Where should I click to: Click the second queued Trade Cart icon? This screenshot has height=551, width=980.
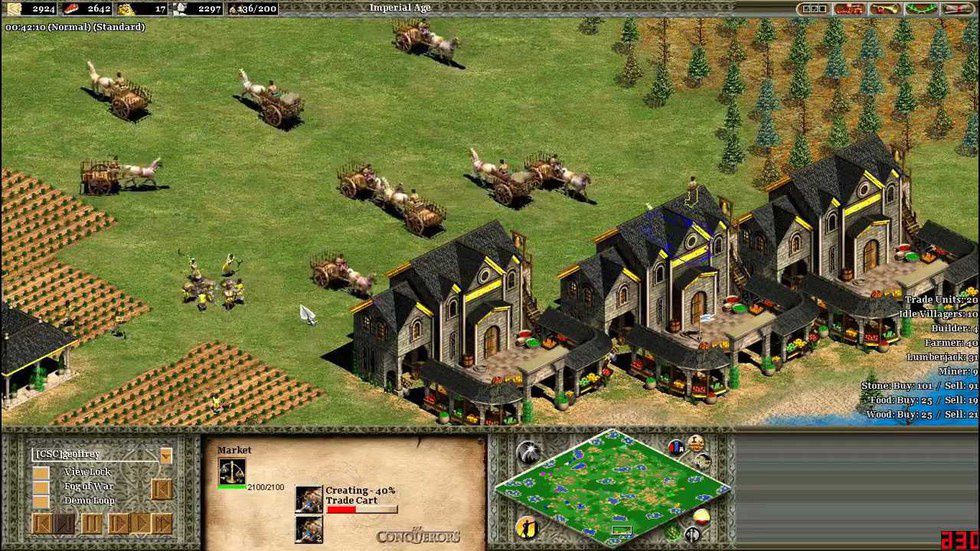coord(309,529)
